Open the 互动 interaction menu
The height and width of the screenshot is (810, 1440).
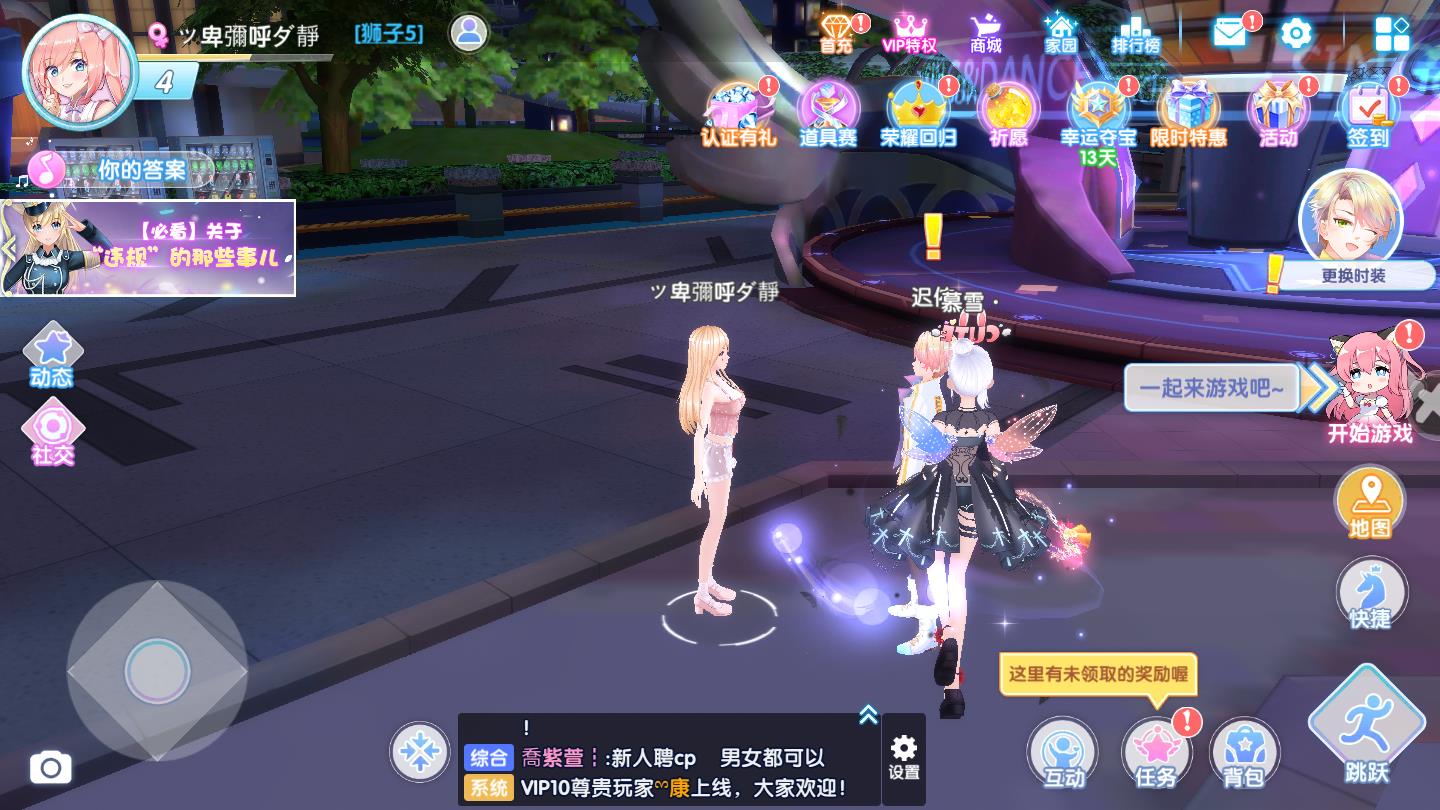coord(1063,750)
